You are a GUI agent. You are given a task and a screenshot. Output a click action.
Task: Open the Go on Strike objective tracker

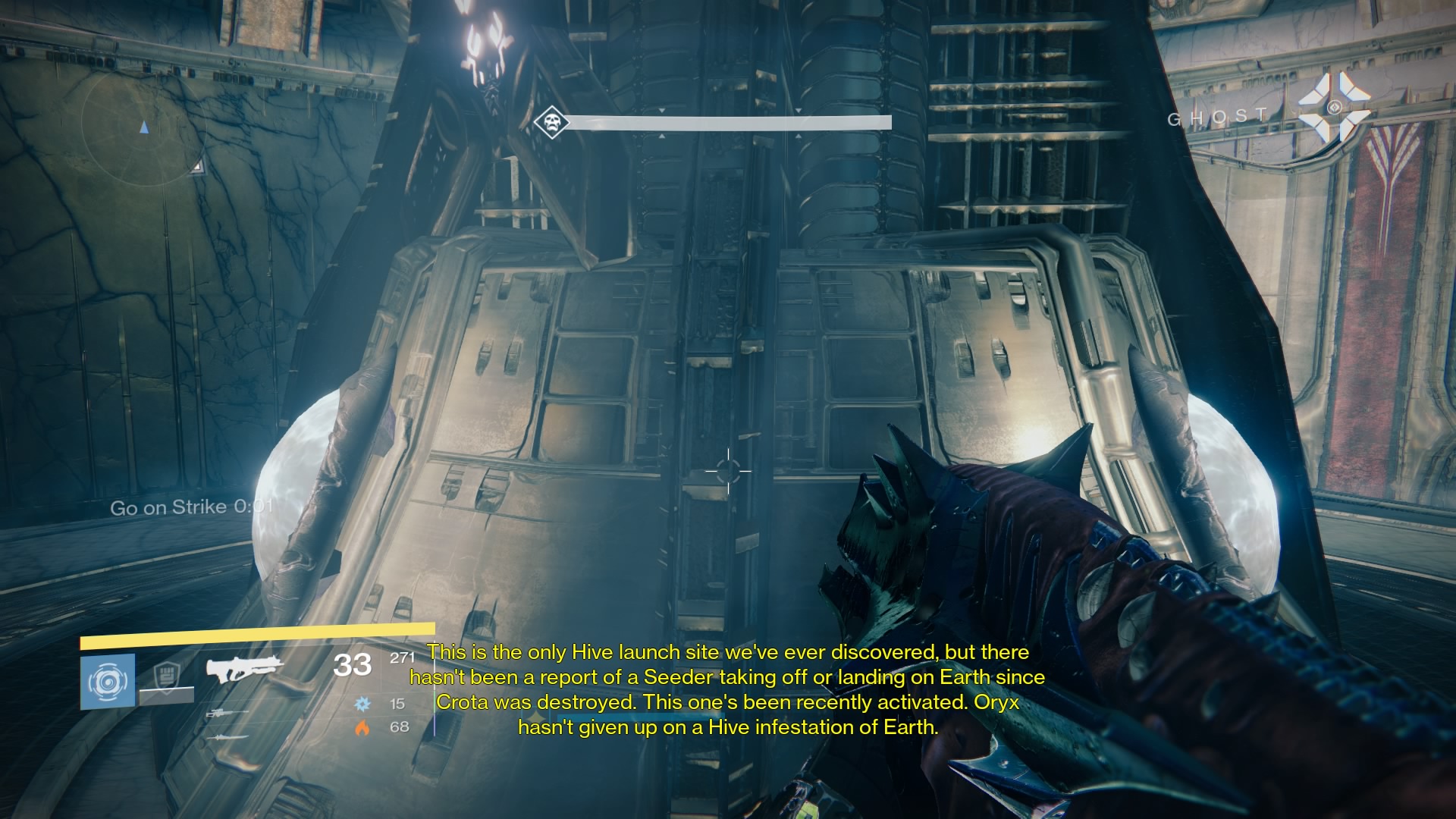click(190, 507)
